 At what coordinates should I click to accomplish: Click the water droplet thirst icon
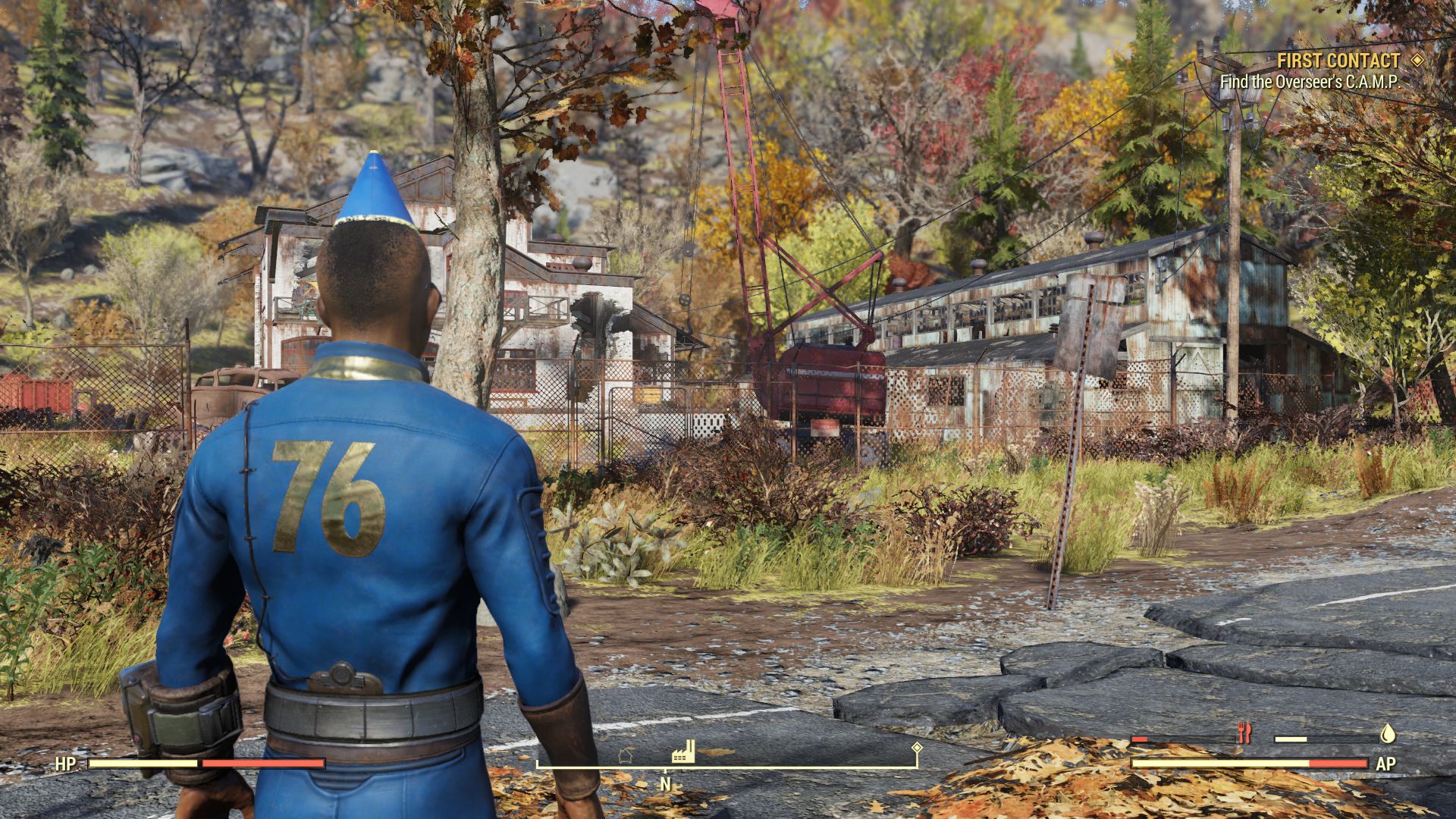coord(1387,733)
